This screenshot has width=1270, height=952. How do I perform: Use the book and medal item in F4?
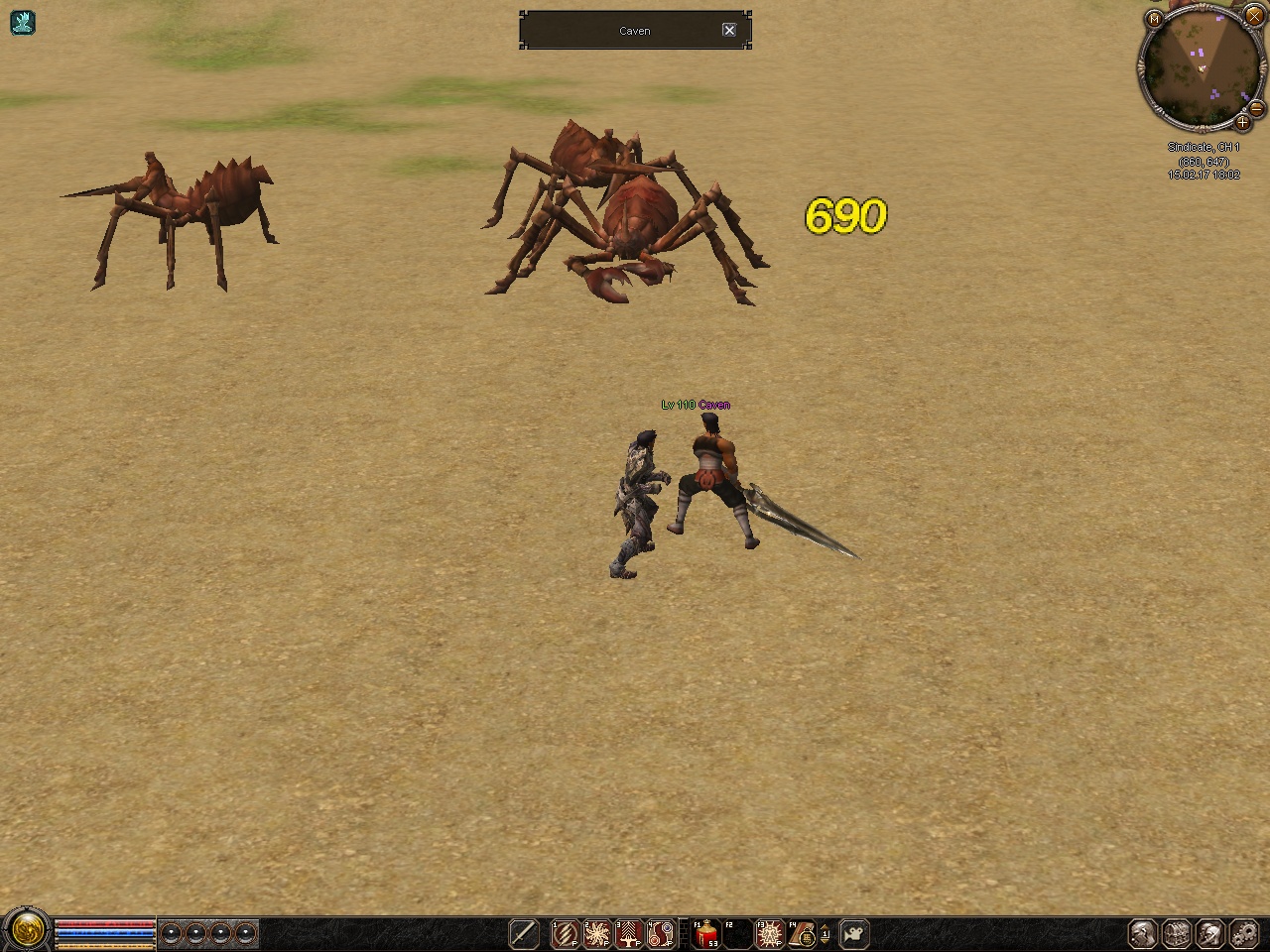click(802, 933)
